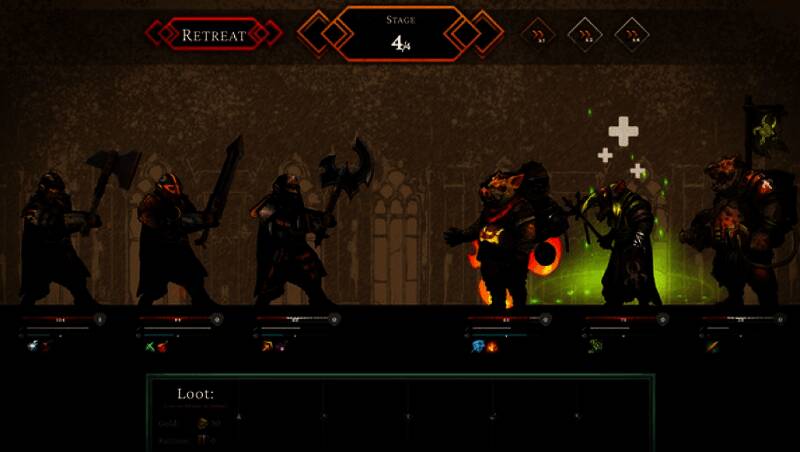Image resolution: width=800 pixels, height=452 pixels.
Task: Select the green crossed-weapons ability icon
Action: [148, 346]
